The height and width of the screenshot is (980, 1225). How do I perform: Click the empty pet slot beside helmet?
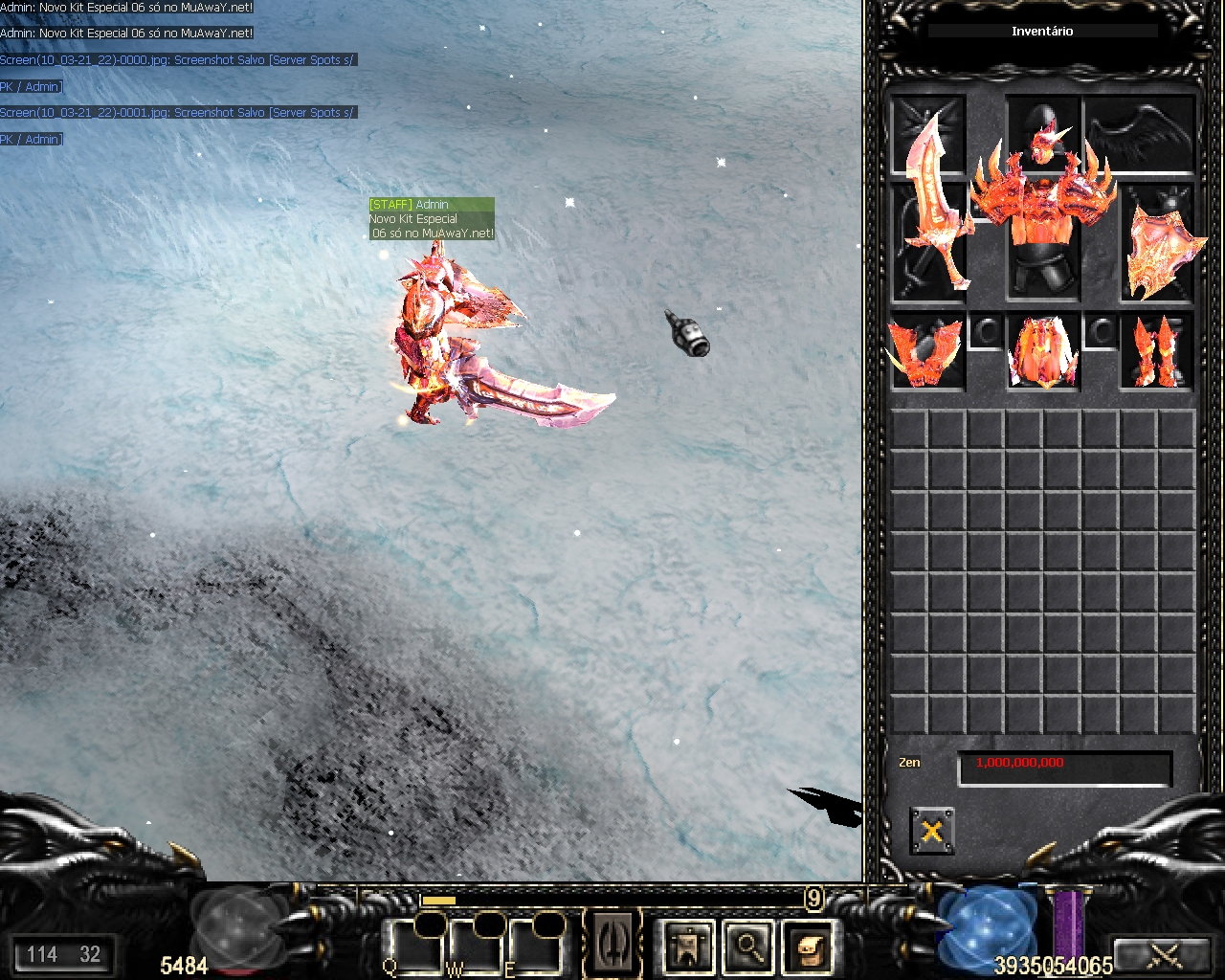pyautogui.click(x=927, y=134)
